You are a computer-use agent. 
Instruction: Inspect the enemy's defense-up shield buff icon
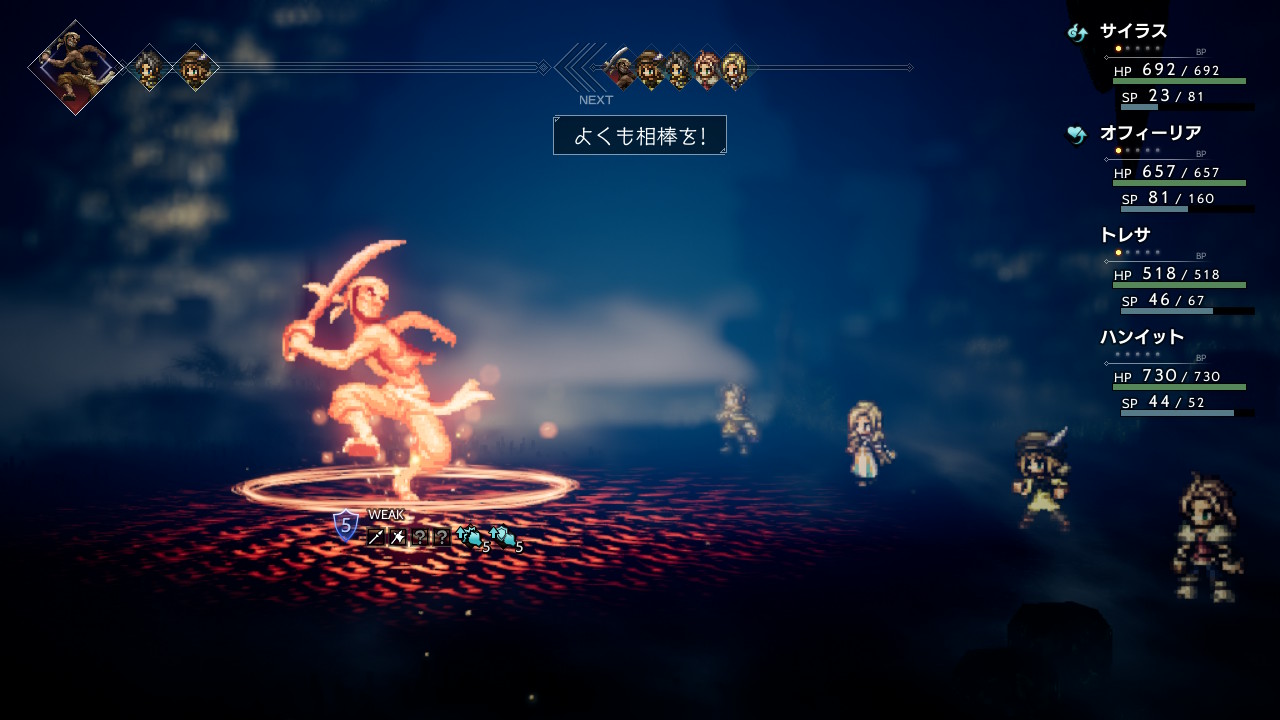click(503, 537)
